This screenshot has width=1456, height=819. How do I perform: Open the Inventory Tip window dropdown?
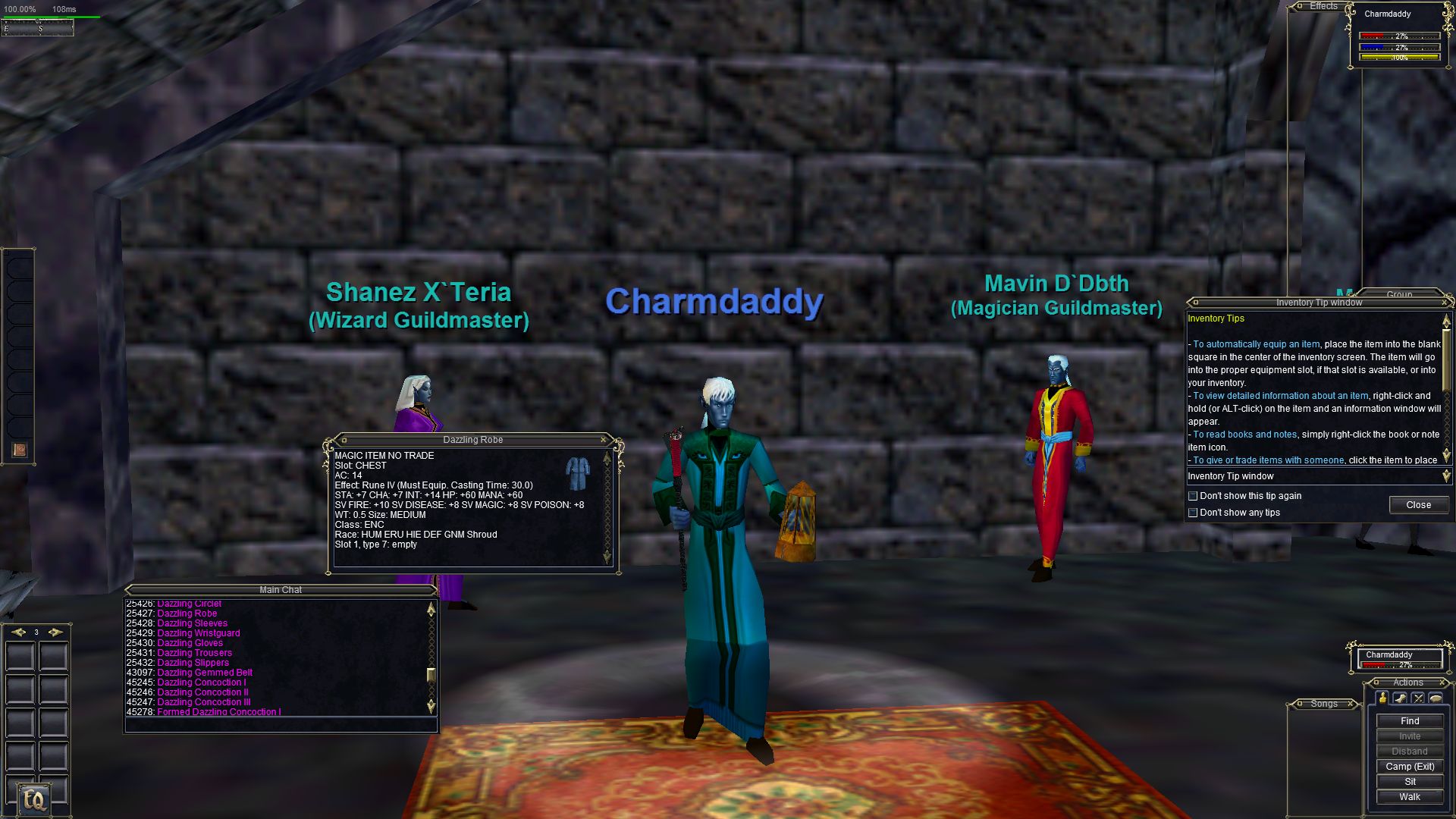coord(1445,476)
